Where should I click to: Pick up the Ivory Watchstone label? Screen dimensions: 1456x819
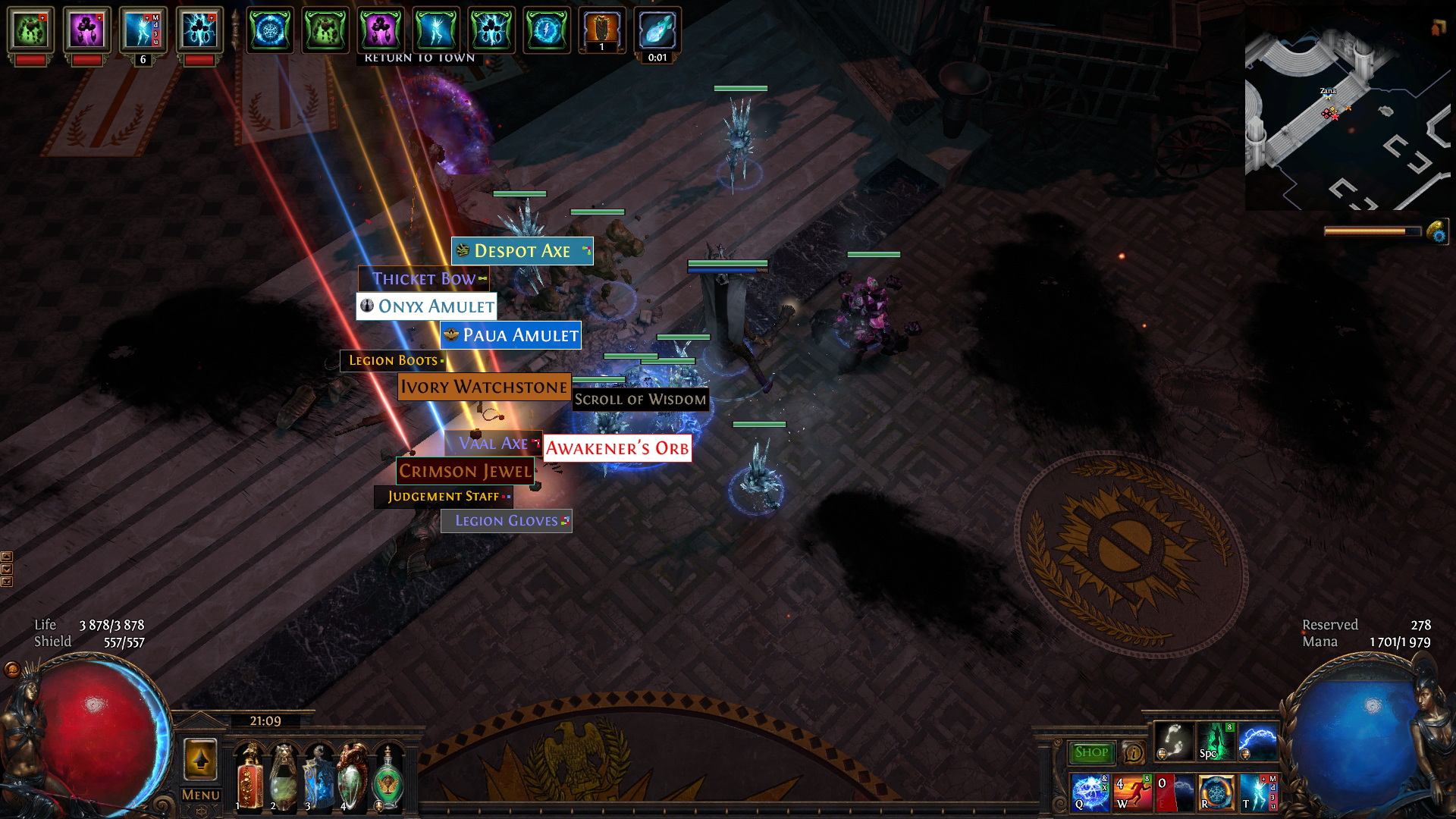click(484, 387)
